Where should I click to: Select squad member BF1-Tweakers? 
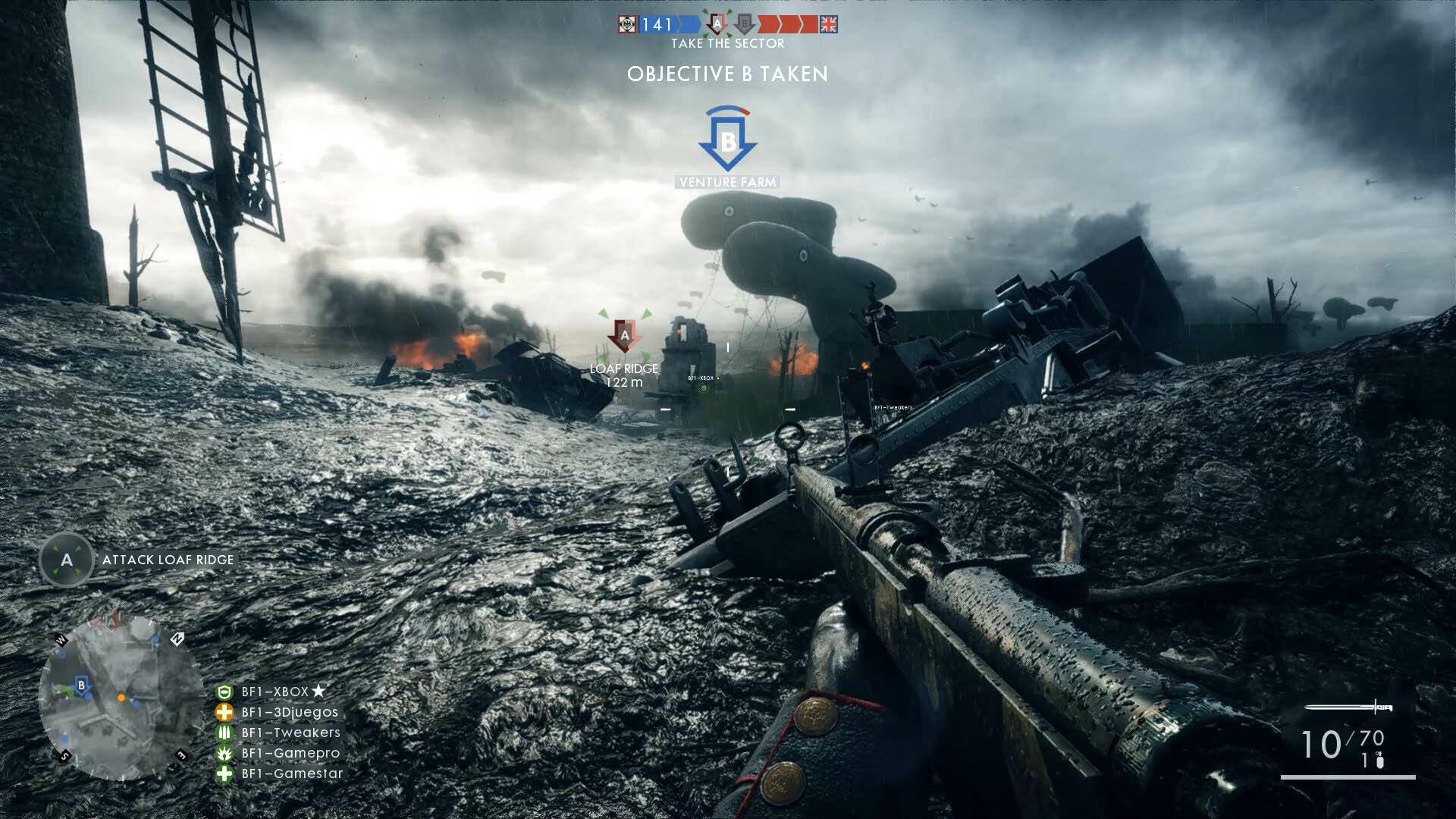click(x=290, y=733)
